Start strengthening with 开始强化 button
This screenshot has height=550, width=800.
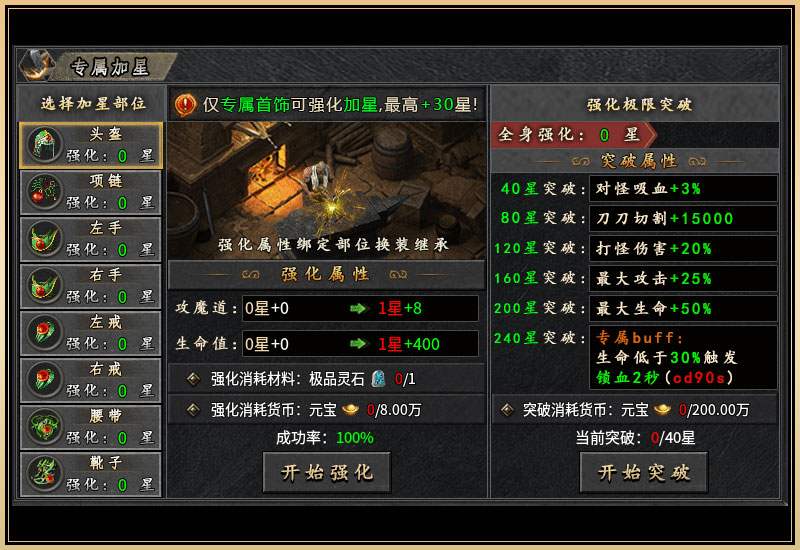point(326,472)
